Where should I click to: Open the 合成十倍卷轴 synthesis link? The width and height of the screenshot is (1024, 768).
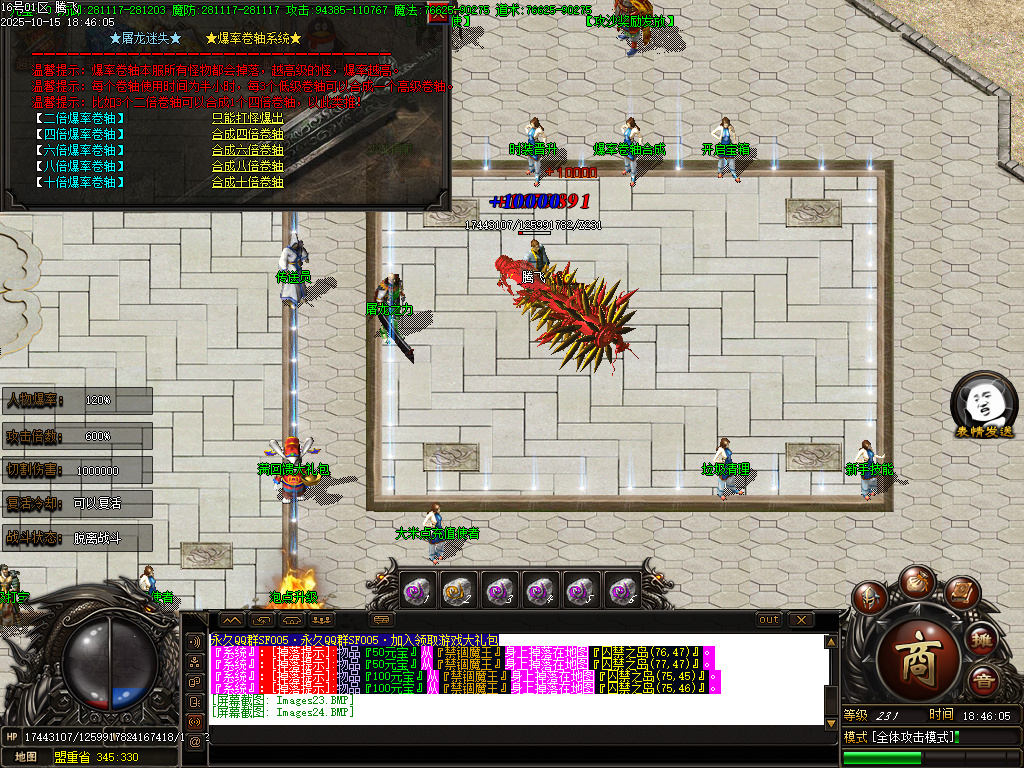pos(247,182)
